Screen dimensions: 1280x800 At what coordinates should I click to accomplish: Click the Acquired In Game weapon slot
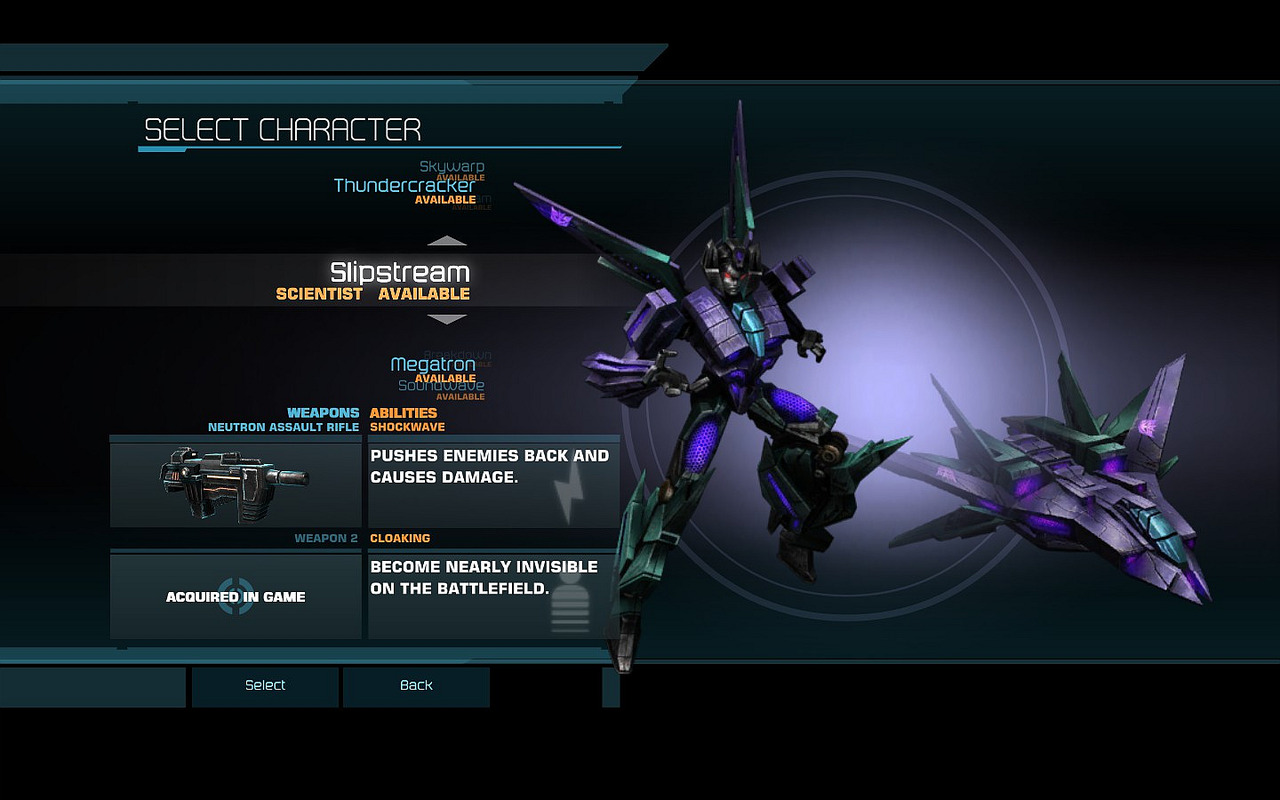pyautogui.click(x=236, y=596)
